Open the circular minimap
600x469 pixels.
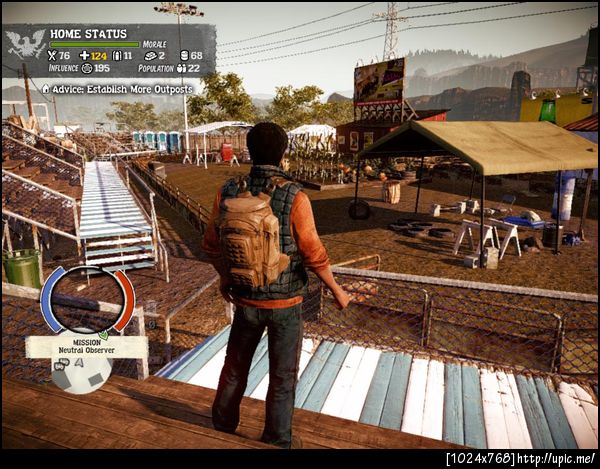[x=87, y=302]
